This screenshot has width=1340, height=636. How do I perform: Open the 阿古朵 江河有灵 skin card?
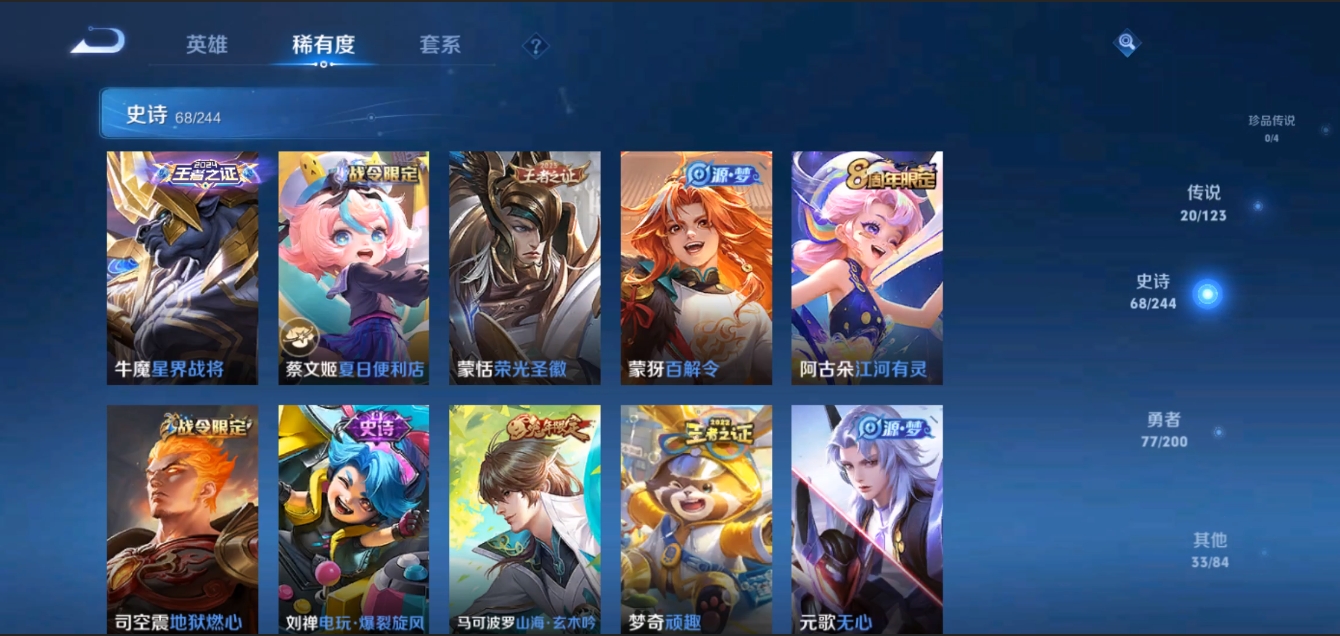pyautogui.click(x=867, y=267)
